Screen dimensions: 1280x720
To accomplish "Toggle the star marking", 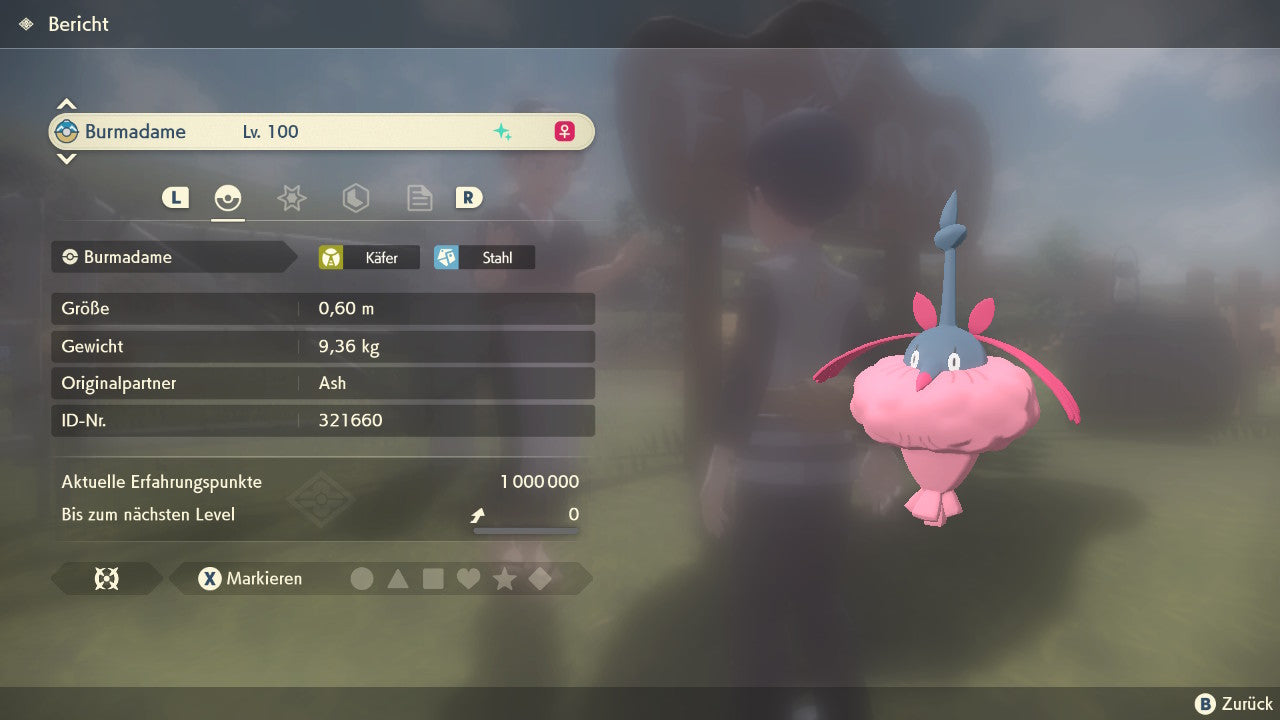I will click(x=504, y=578).
